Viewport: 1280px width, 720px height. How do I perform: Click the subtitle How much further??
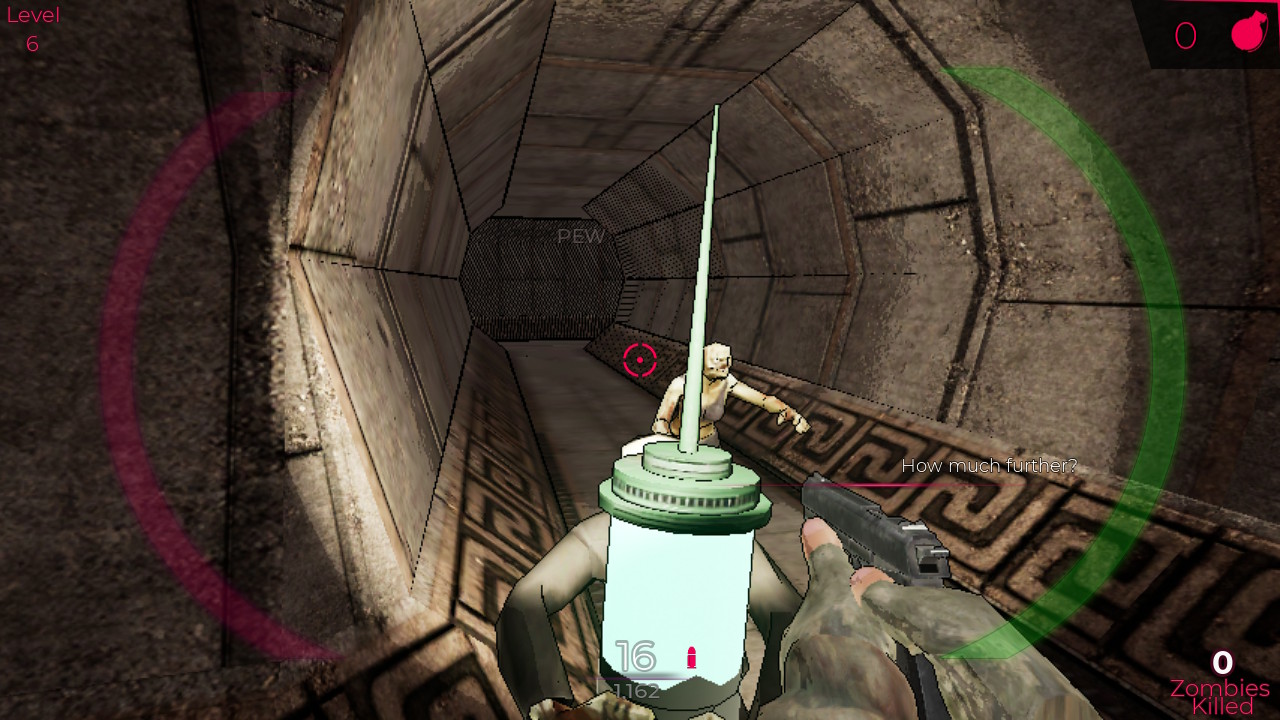click(988, 465)
